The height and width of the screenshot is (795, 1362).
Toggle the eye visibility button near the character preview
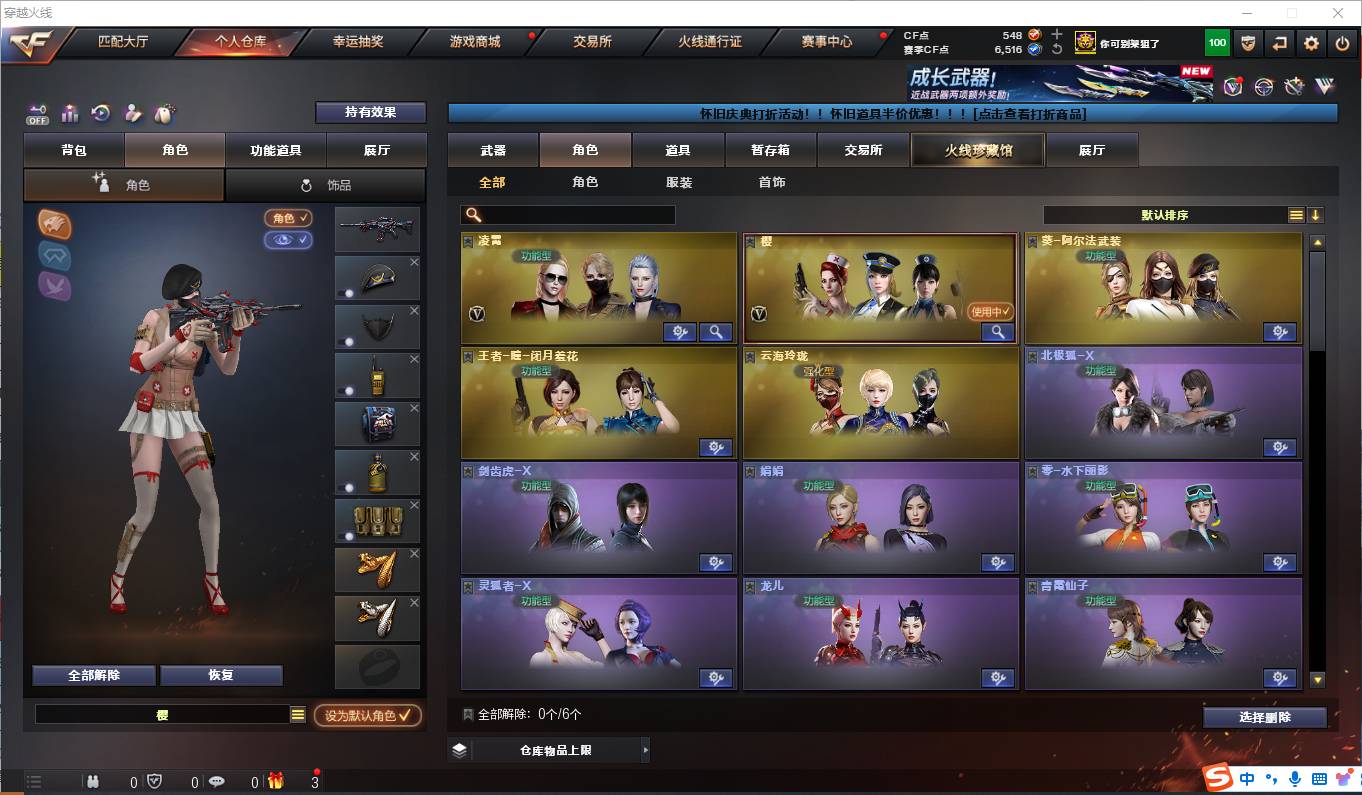coord(289,241)
